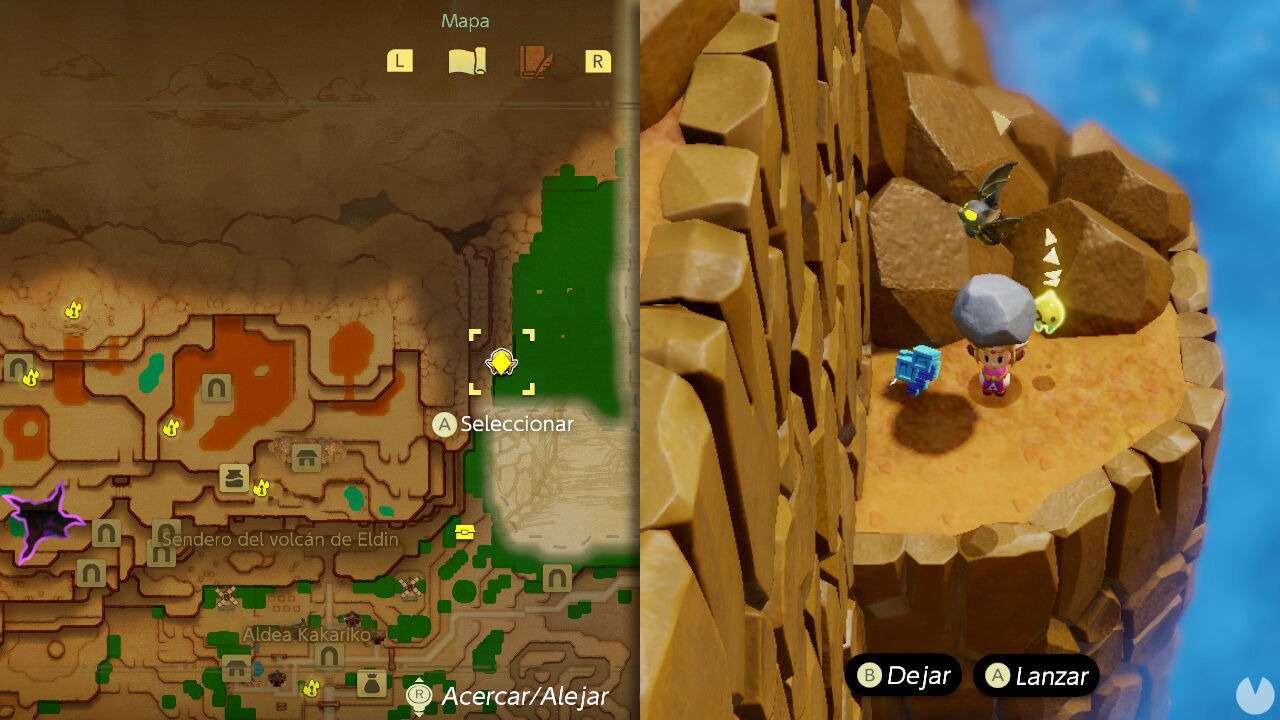
Task: Click the yellow treasure chest map marker
Action: tap(463, 530)
